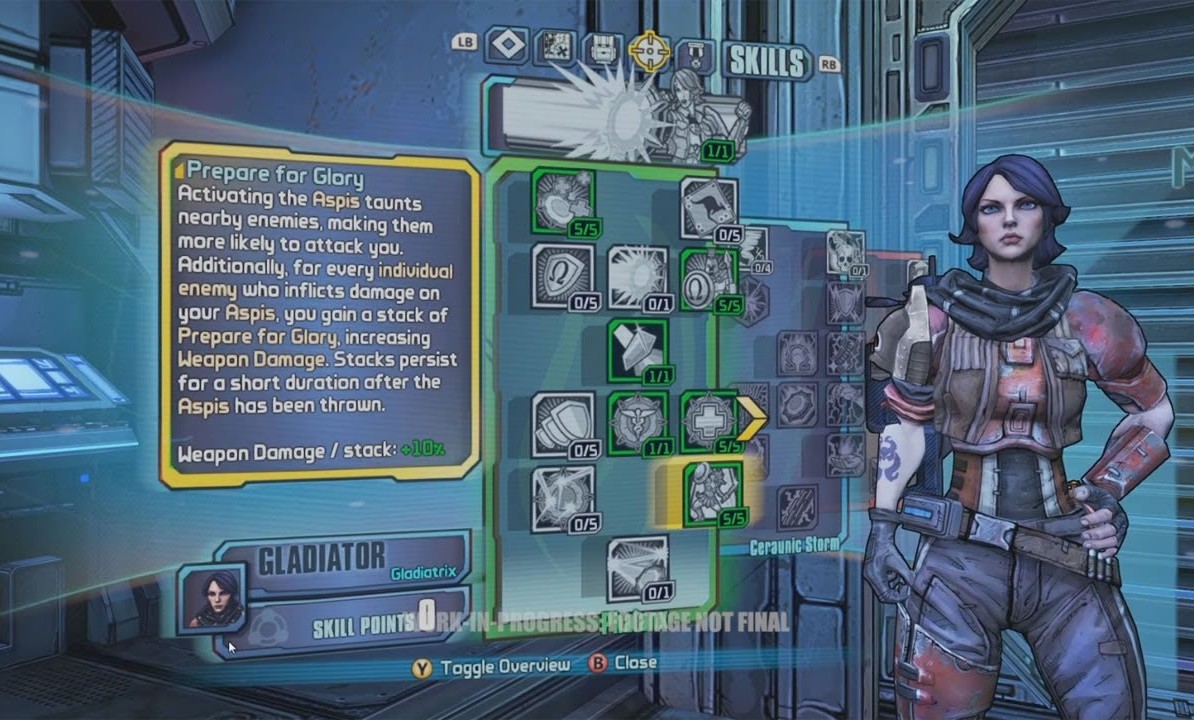Pick the medical cross emblem skill
Image resolution: width=1194 pixels, height=720 pixels.
tap(709, 421)
